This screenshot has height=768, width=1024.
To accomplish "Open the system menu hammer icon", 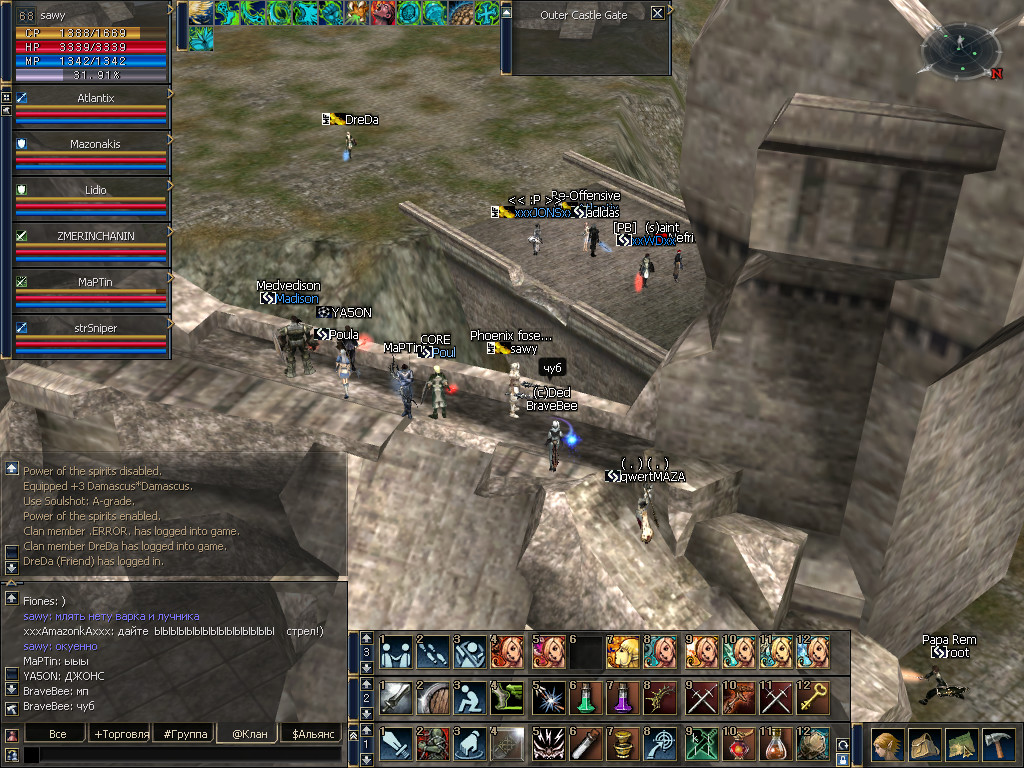I will (998, 745).
